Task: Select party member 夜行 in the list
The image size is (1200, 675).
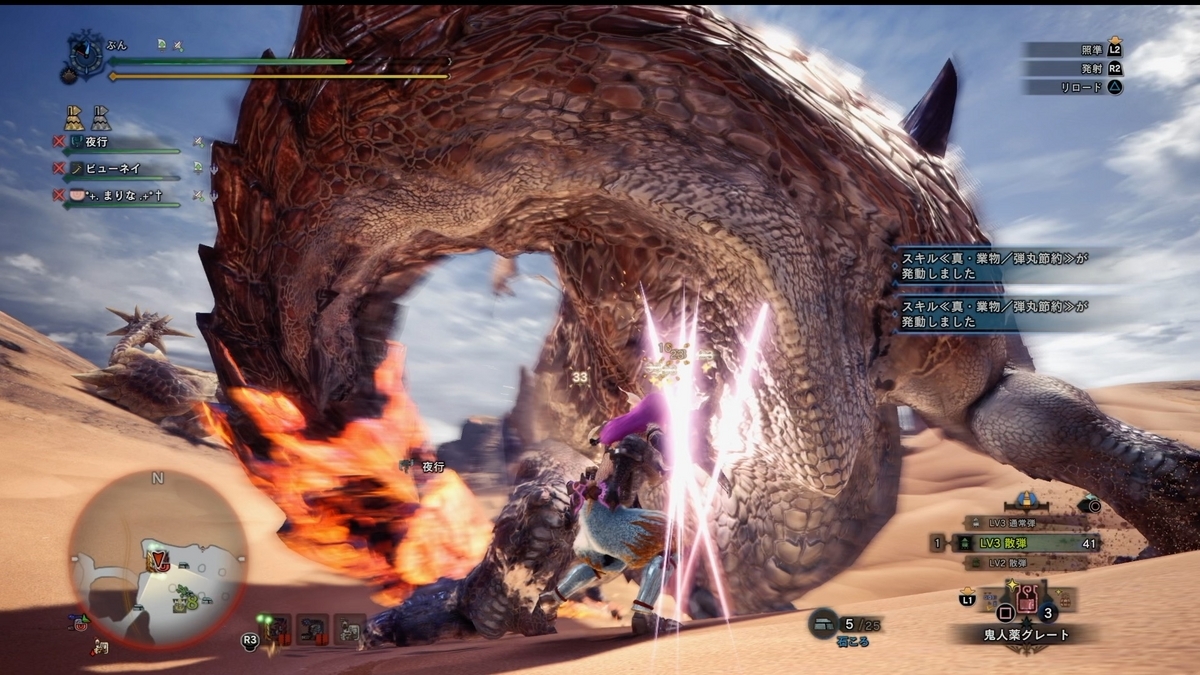Action: point(97,143)
